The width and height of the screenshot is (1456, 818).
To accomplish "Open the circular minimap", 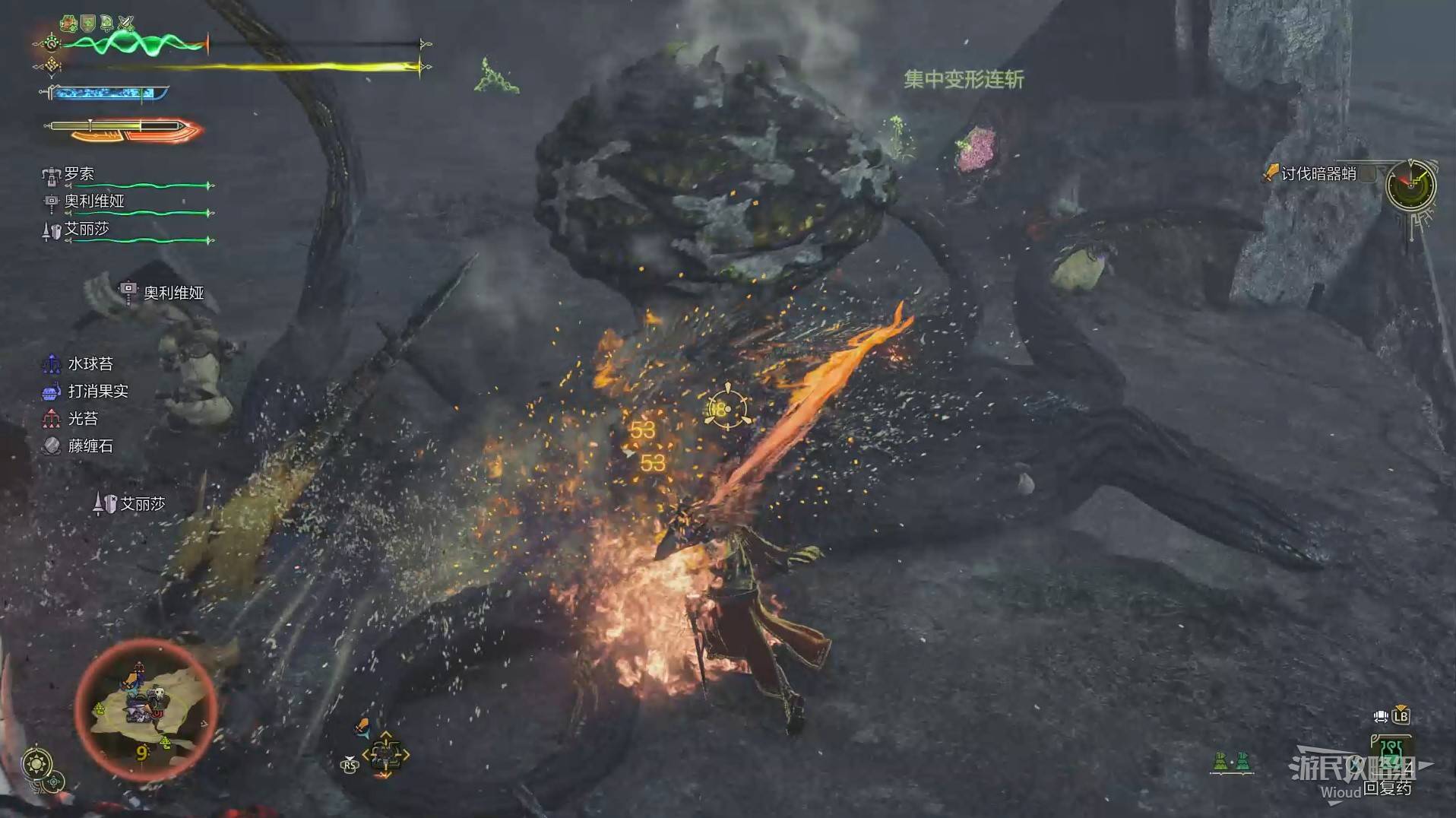I will point(145,709).
